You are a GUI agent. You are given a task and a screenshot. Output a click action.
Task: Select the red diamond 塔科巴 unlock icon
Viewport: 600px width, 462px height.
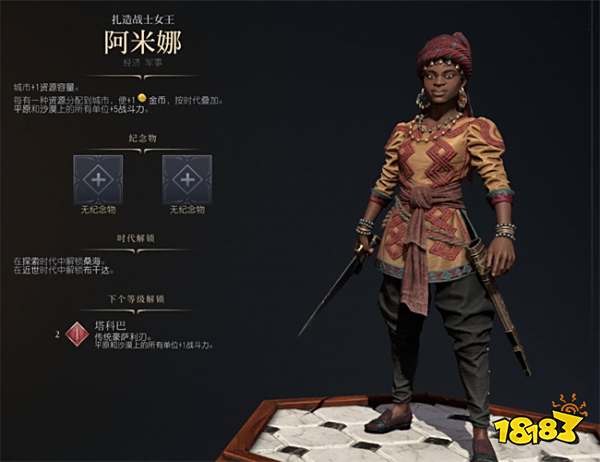point(77,335)
